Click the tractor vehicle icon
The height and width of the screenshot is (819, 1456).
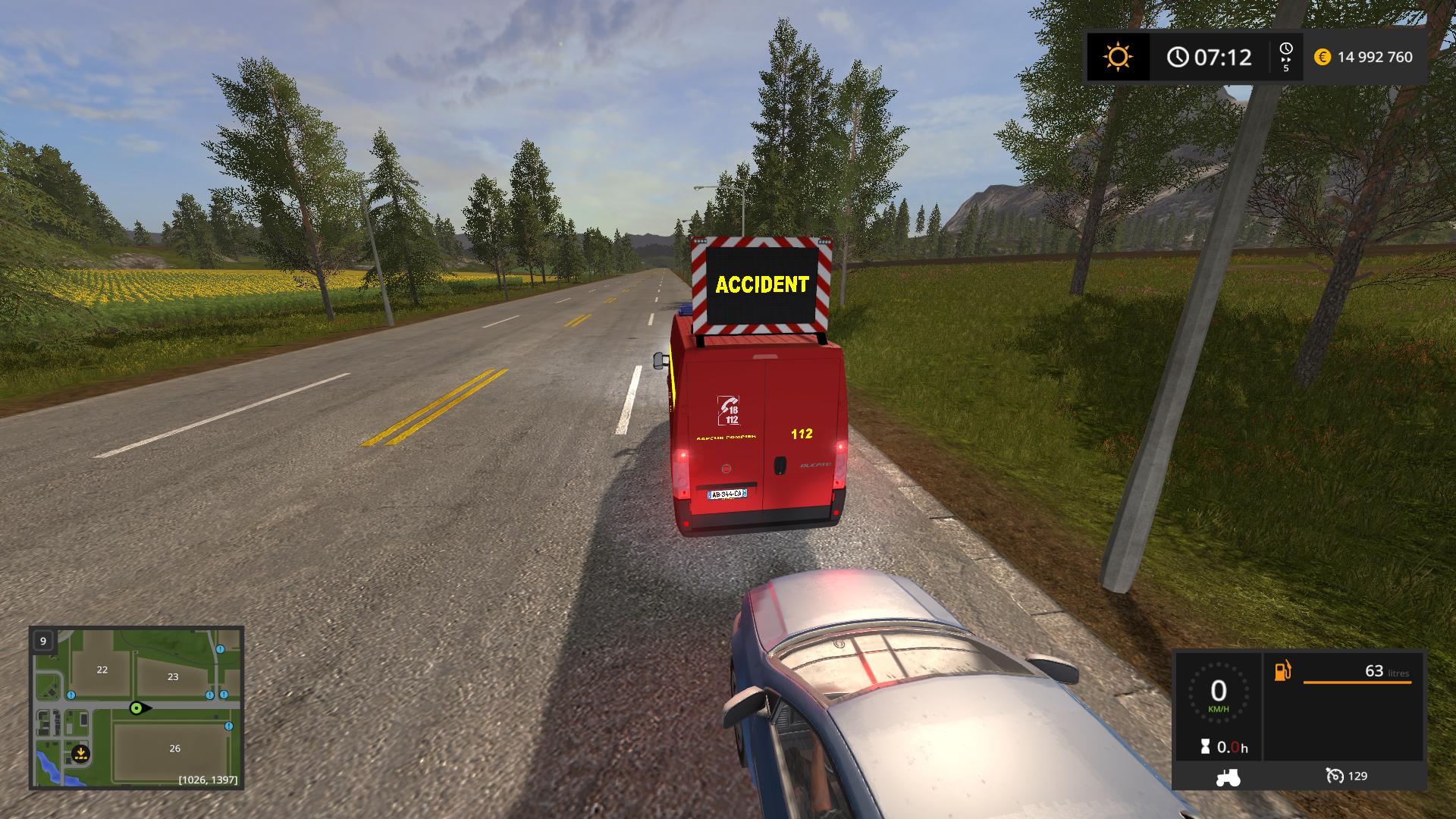coord(1228,777)
